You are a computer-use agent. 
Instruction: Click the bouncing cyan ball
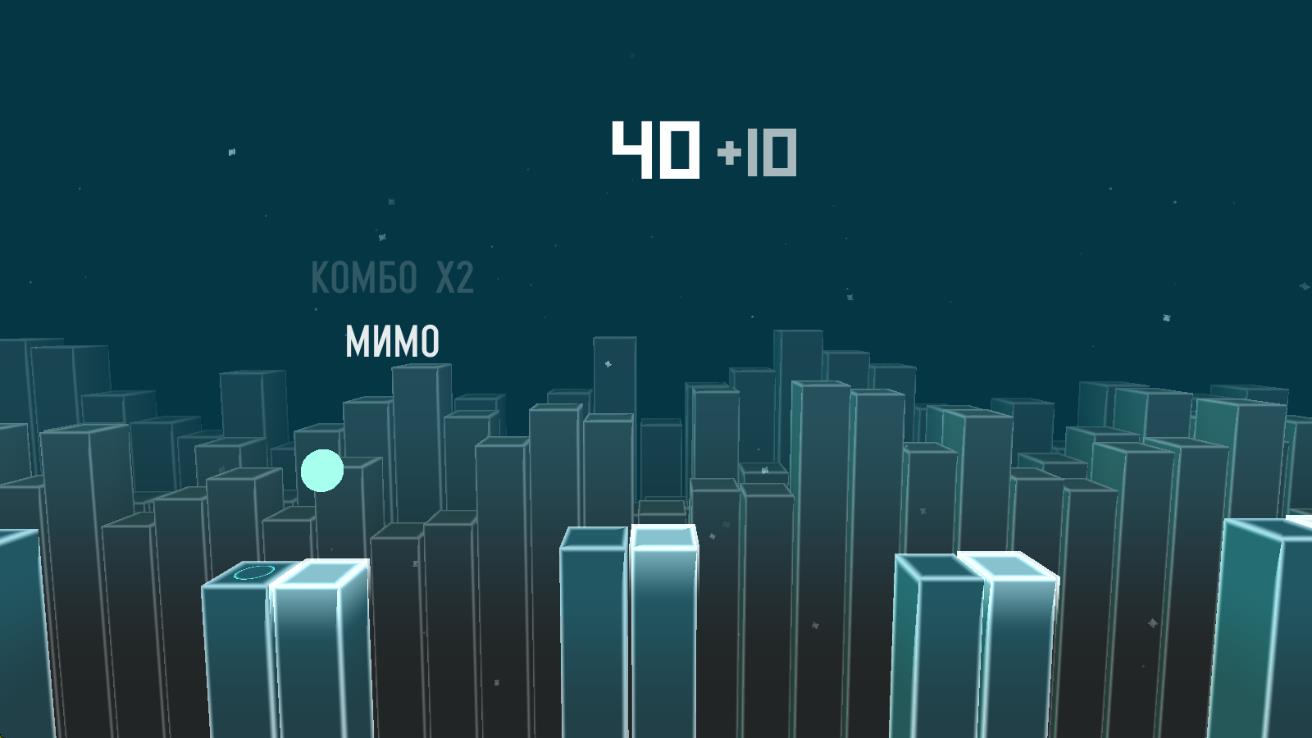[x=320, y=468]
